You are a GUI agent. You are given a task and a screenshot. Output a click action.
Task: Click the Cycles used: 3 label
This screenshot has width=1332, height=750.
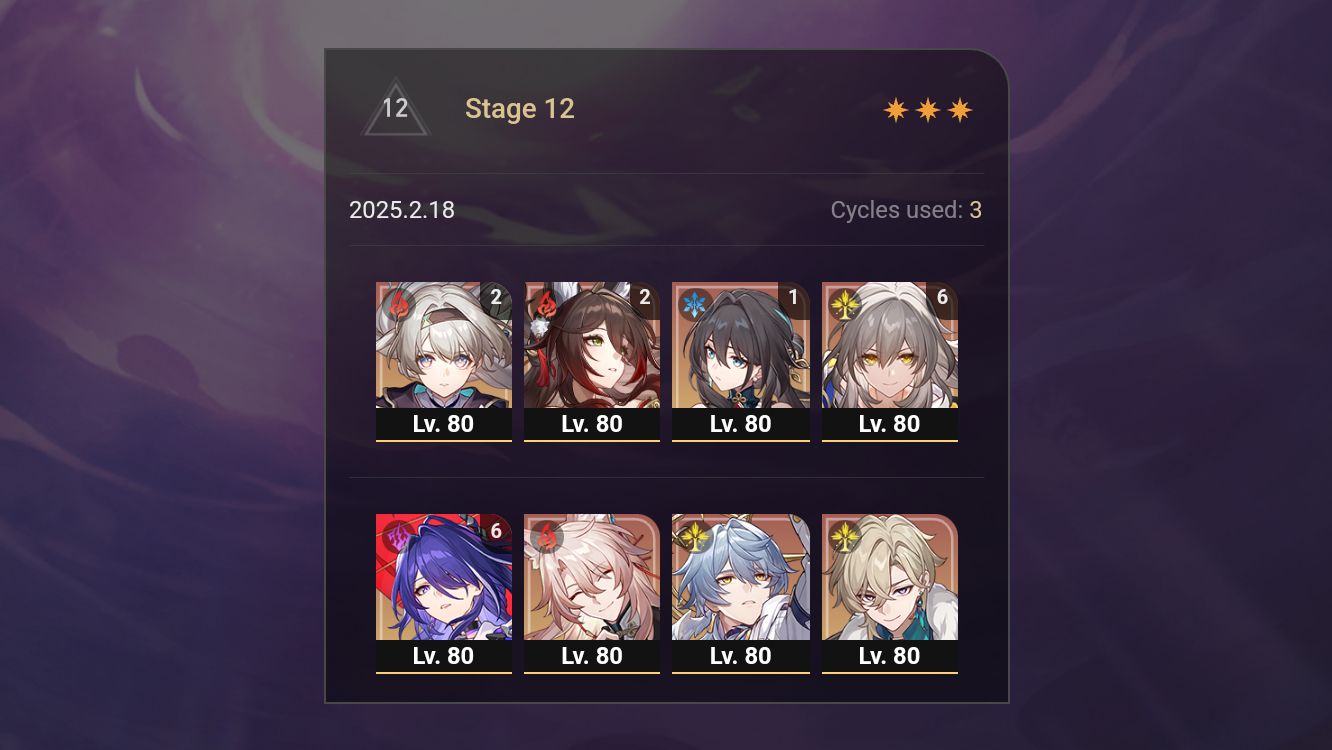[x=906, y=210]
